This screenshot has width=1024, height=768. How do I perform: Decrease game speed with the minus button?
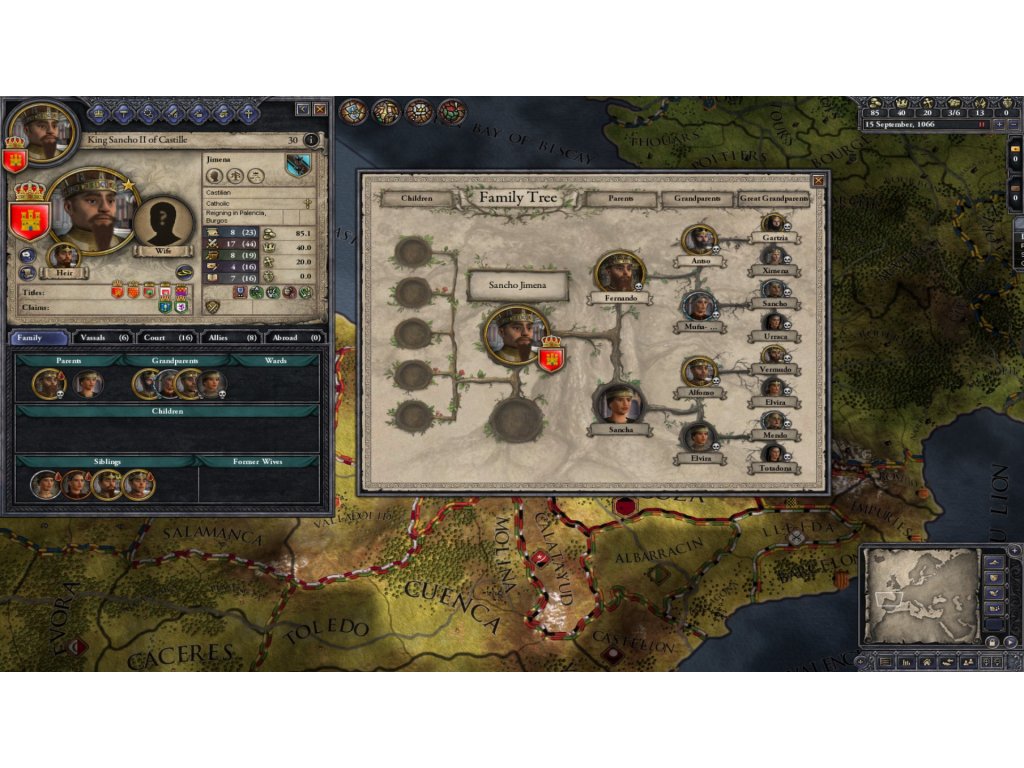click(x=1012, y=125)
